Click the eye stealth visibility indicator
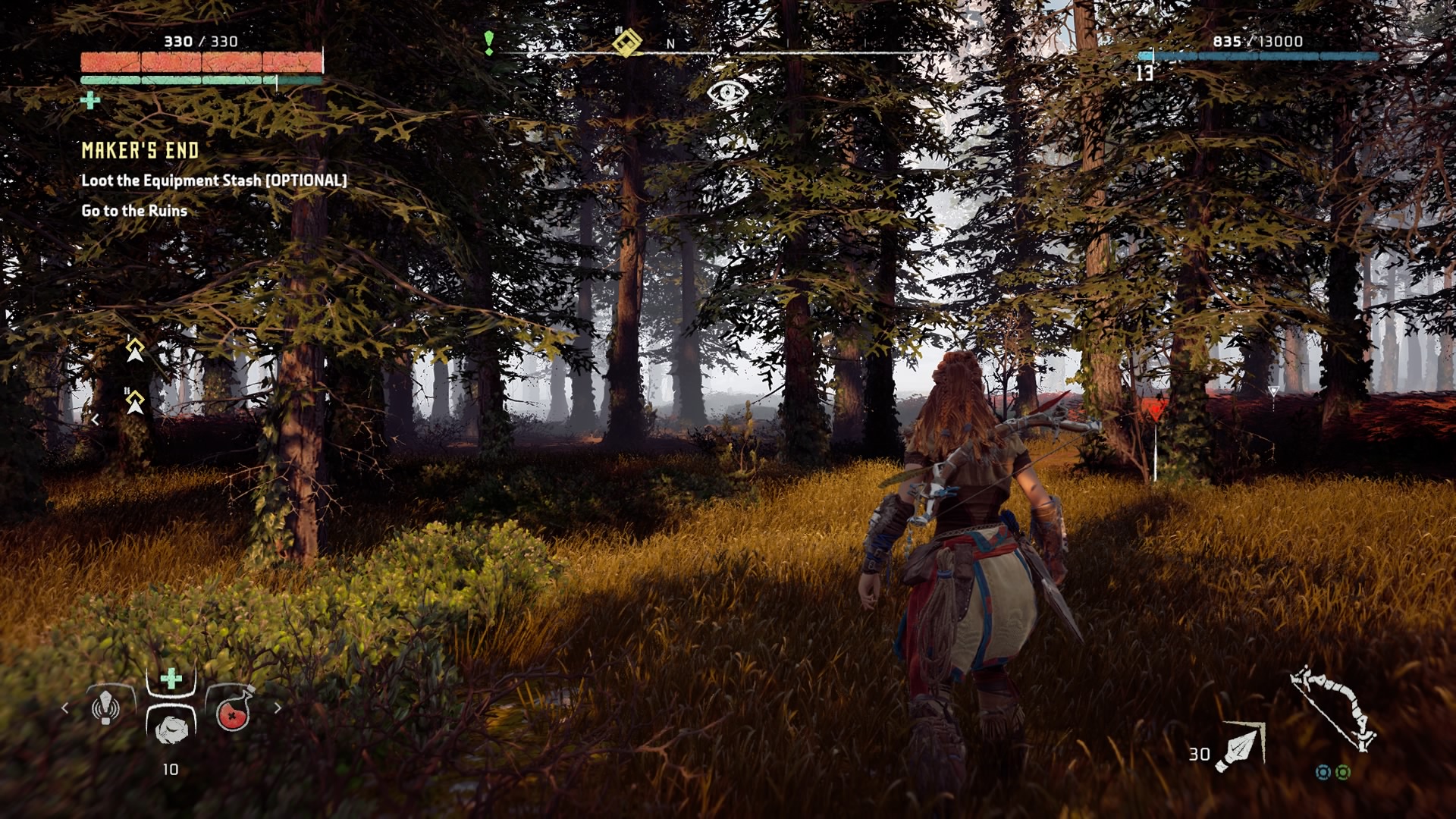Screen dimensions: 1456x819 727,93
